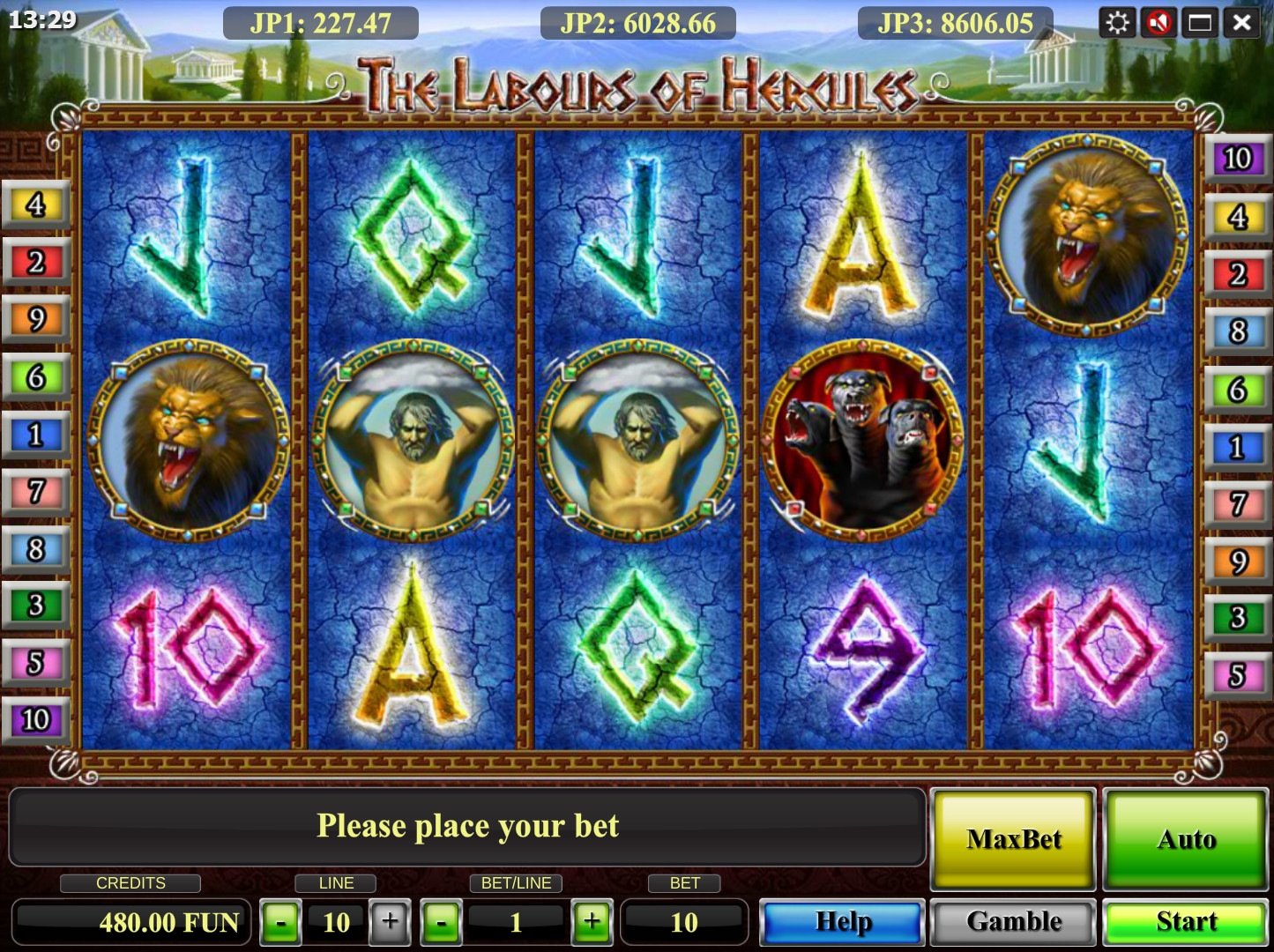Activate Auto spin mode
The height and width of the screenshot is (952, 1274).
coord(1186,839)
